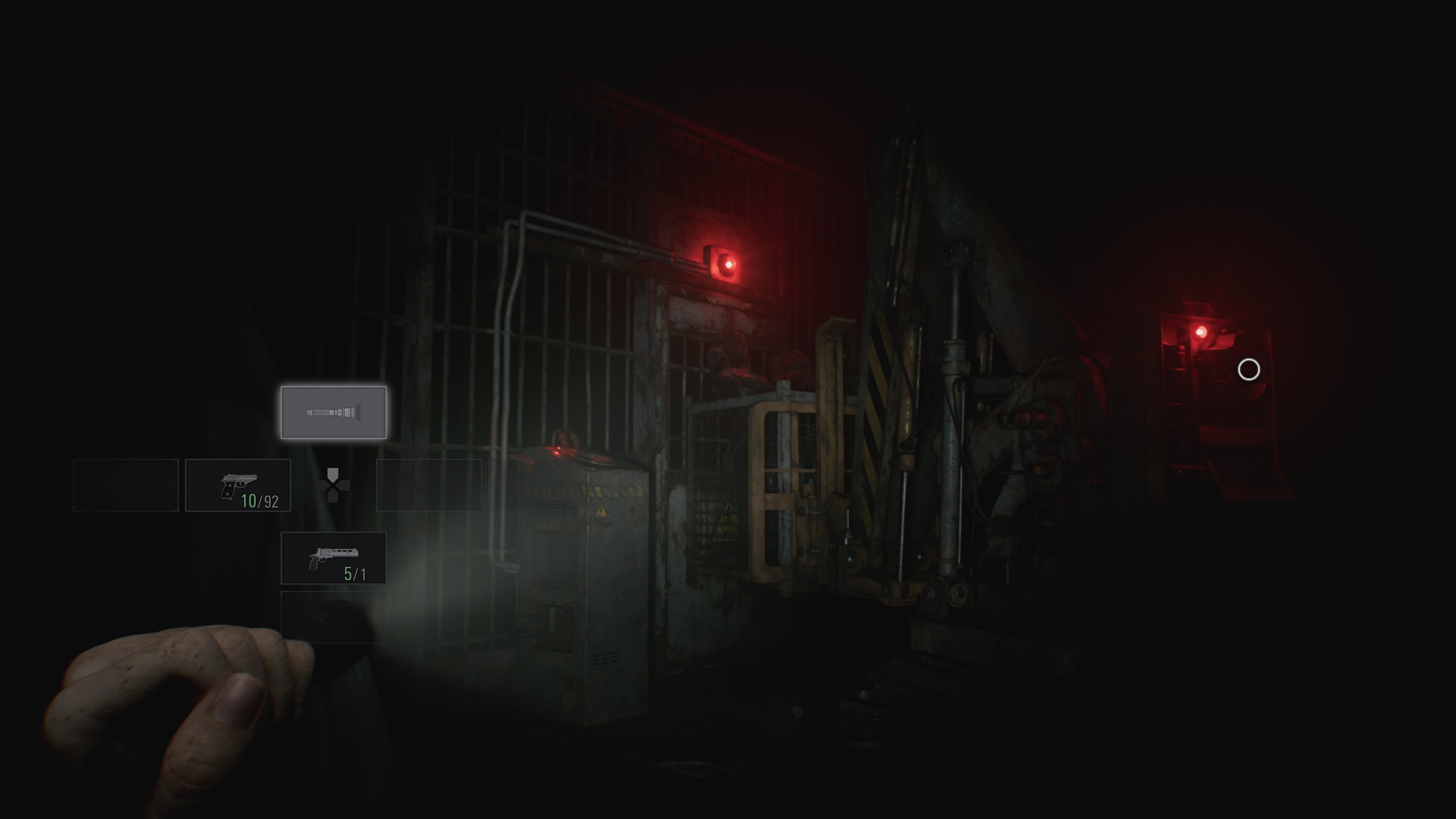Click the flashlight illustration inside its slot
The height and width of the screenshot is (819, 1456).
334,412
